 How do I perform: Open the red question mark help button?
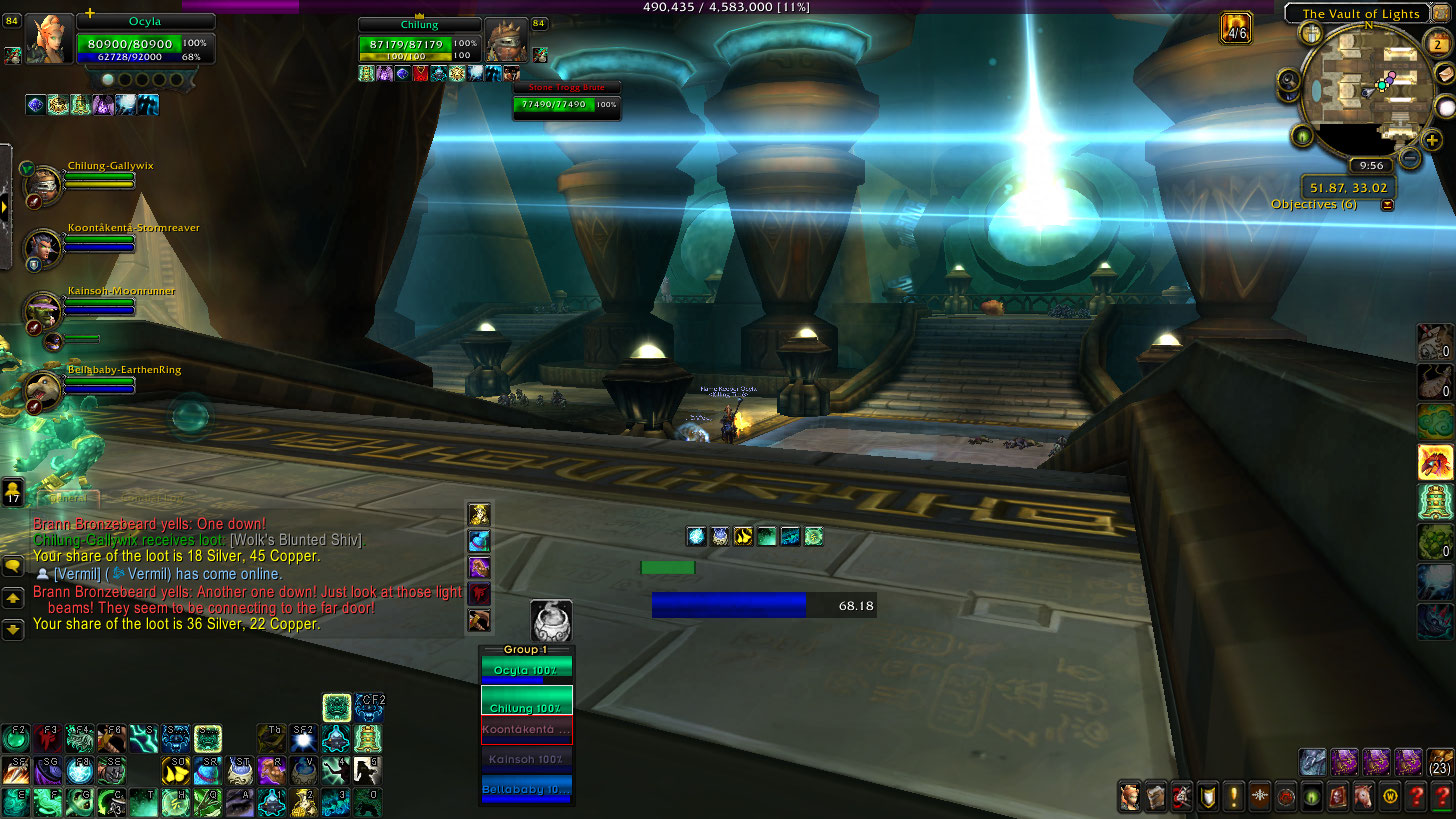point(1441,797)
